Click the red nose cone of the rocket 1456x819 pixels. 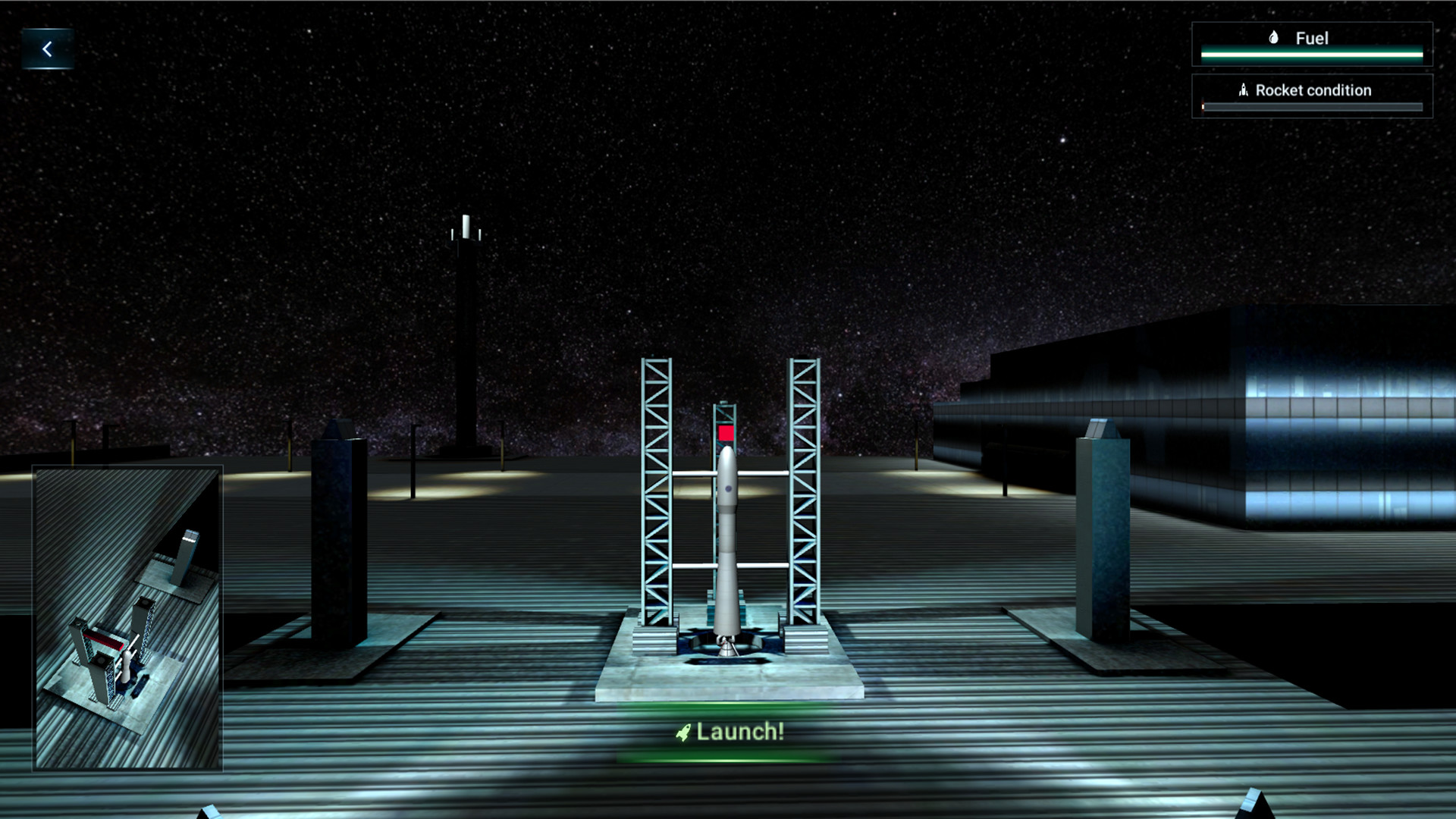pyautogui.click(x=726, y=435)
